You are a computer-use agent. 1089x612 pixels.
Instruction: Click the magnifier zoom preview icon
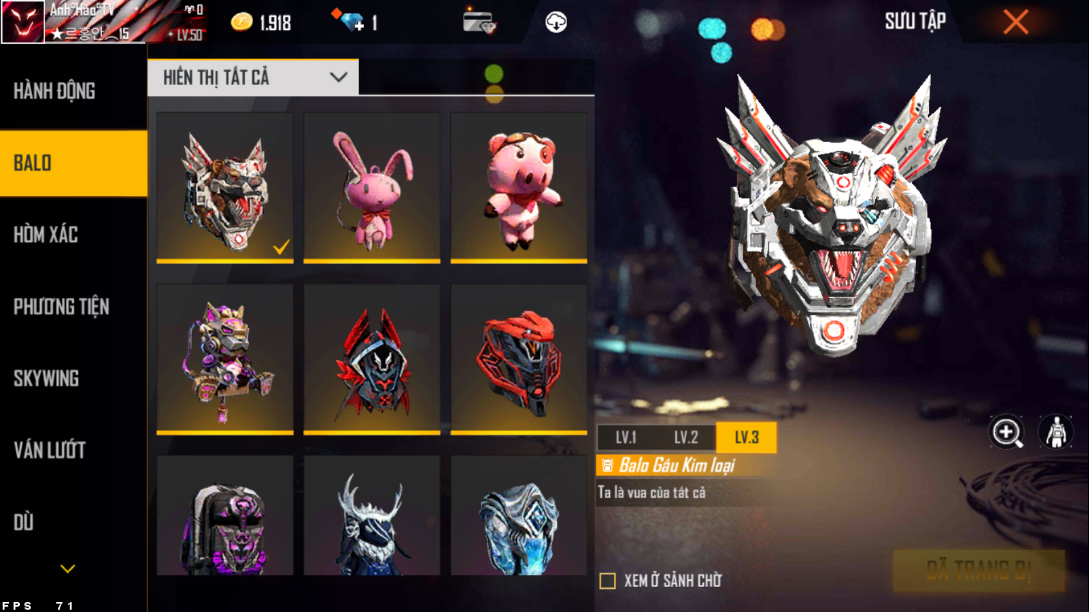click(1006, 432)
